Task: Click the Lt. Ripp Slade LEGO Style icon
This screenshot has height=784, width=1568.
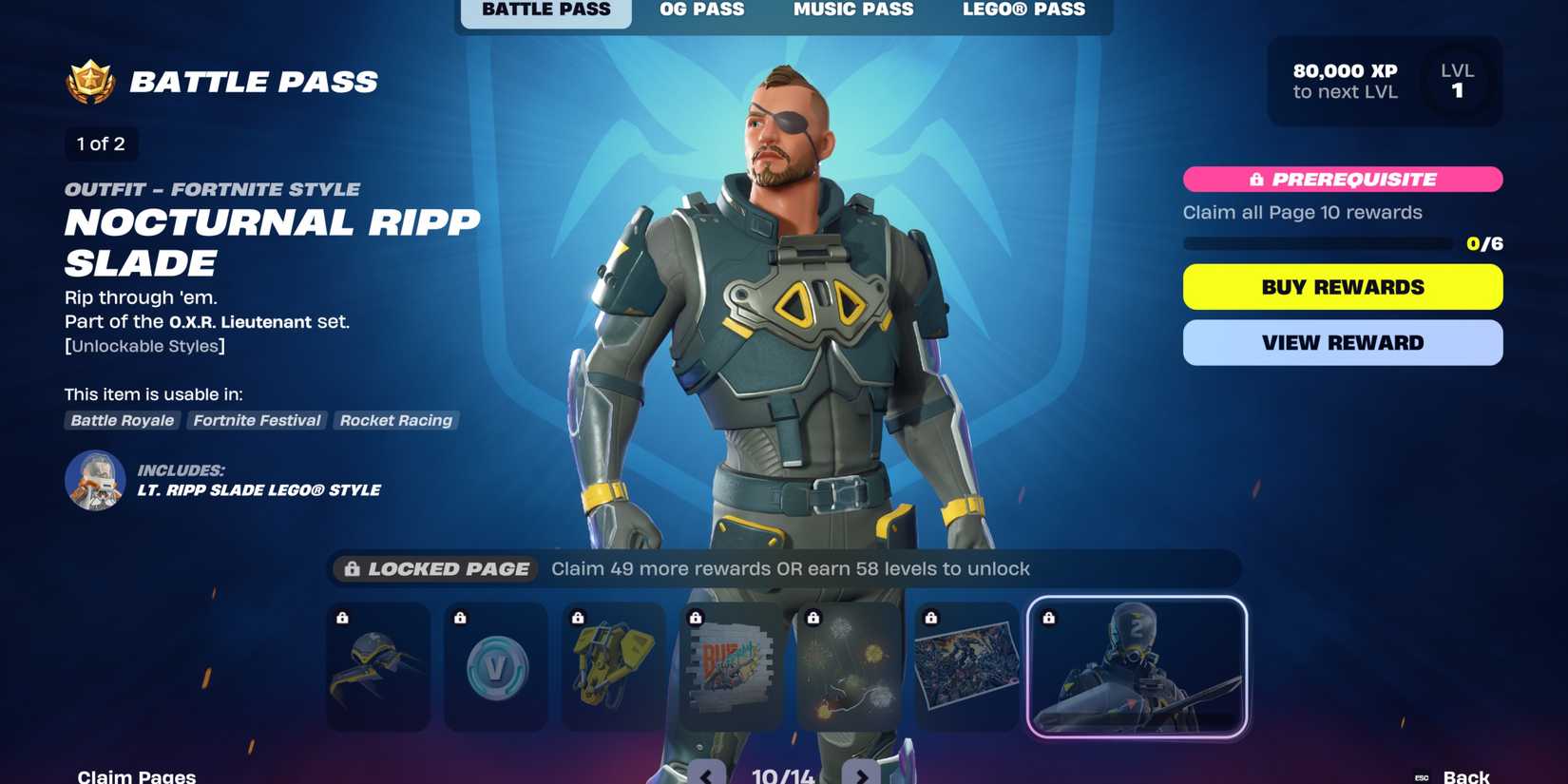Action: point(96,480)
